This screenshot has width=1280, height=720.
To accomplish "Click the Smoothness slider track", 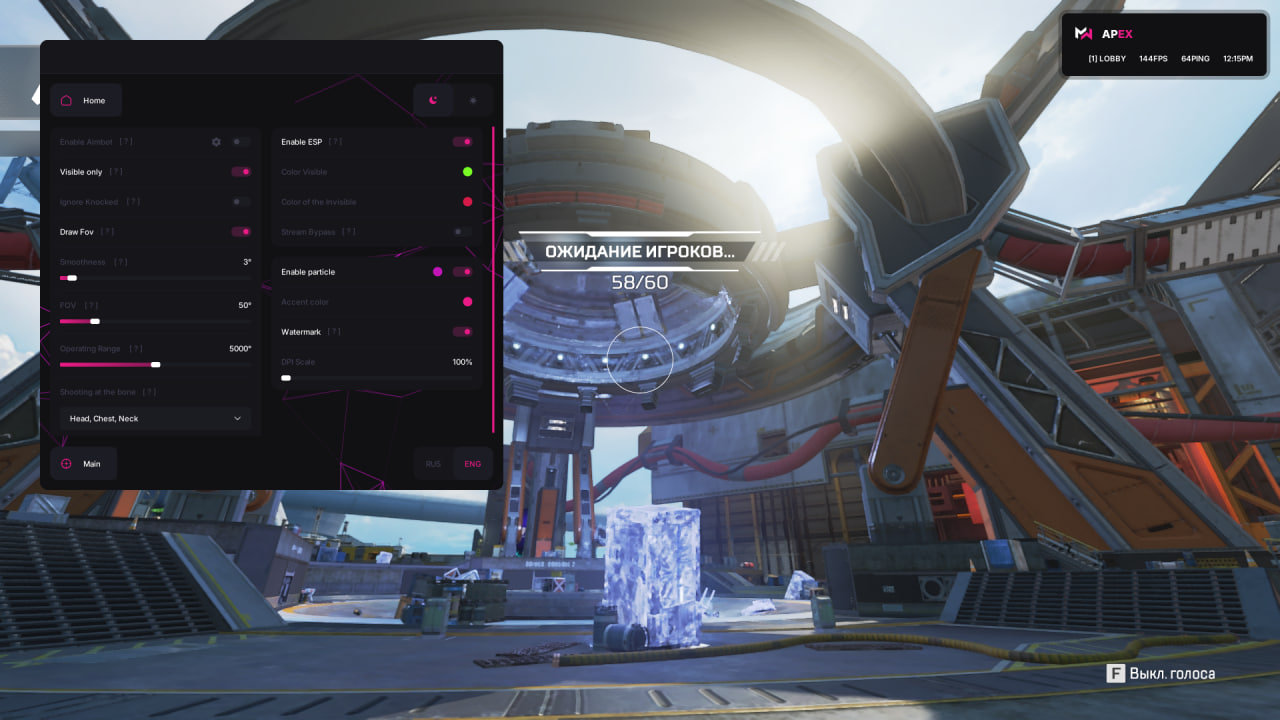I will click(155, 278).
